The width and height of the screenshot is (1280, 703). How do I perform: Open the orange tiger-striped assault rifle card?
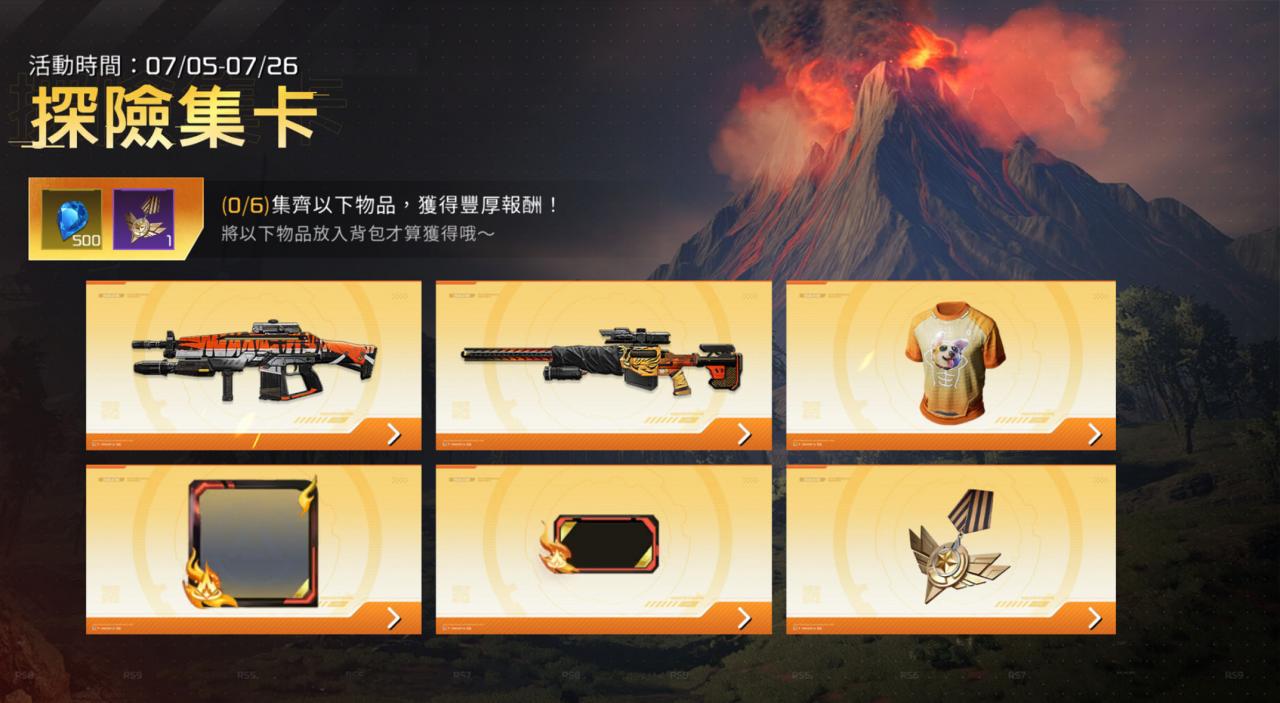pyautogui.click(x=253, y=365)
